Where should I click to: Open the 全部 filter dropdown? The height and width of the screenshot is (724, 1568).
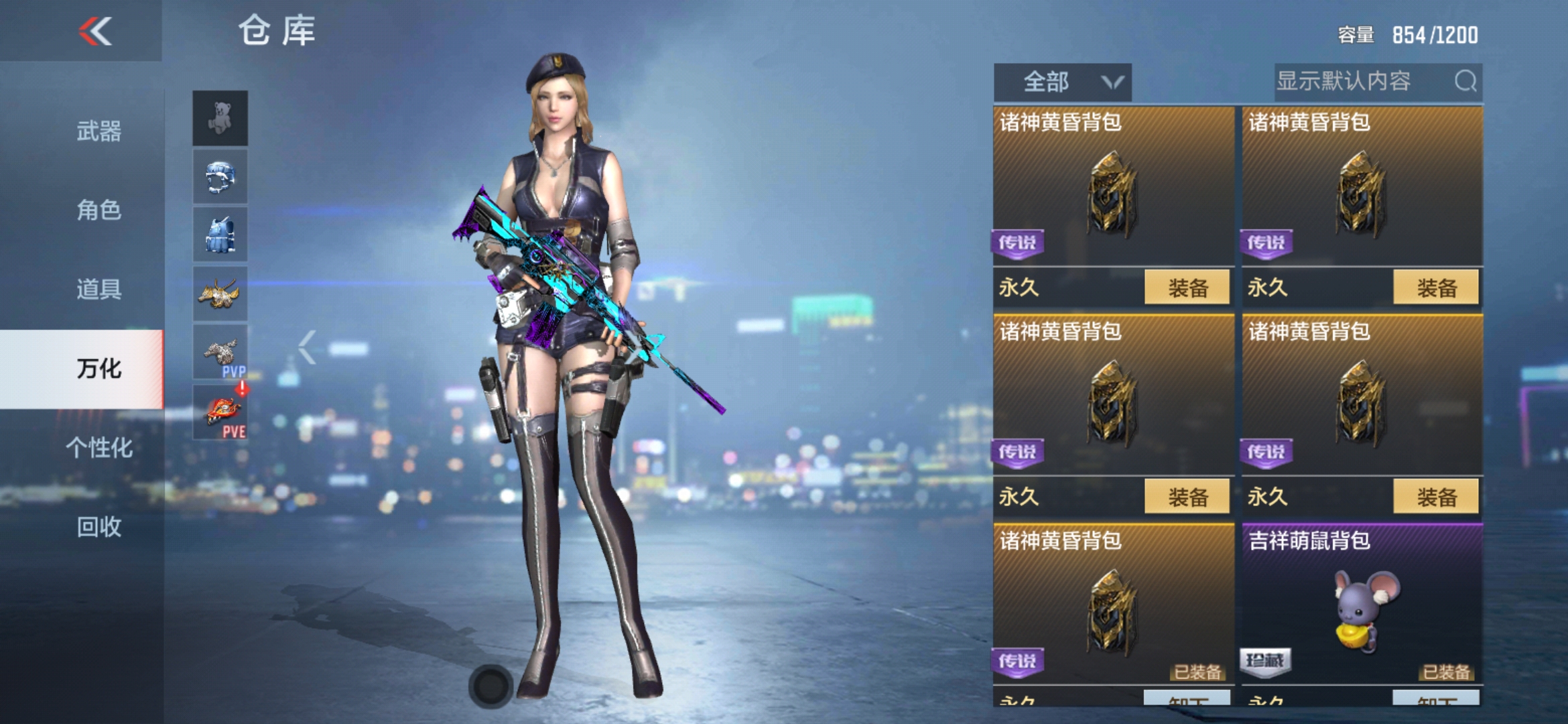coord(1062,82)
